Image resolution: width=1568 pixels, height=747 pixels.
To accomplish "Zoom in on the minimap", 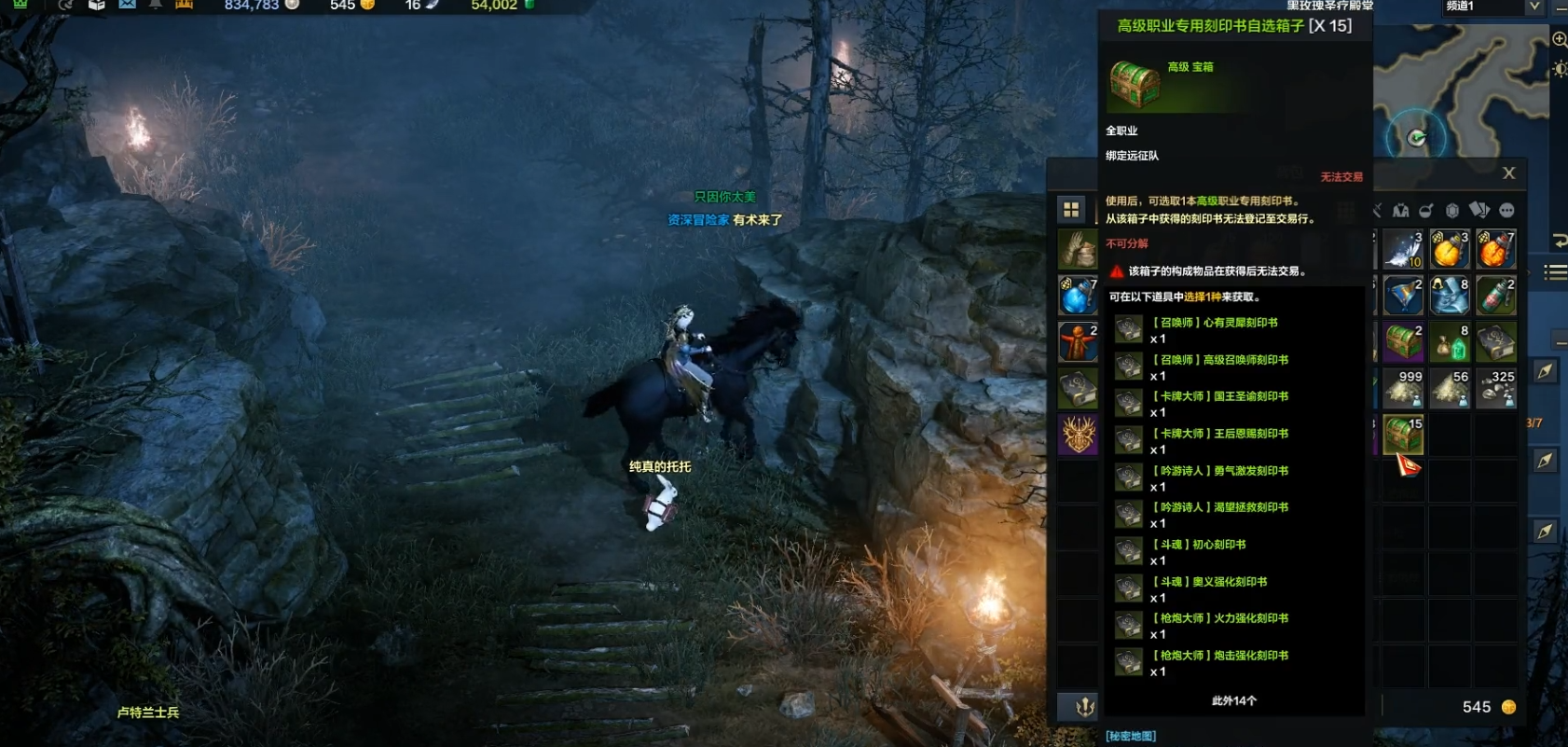I will (1559, 39).
